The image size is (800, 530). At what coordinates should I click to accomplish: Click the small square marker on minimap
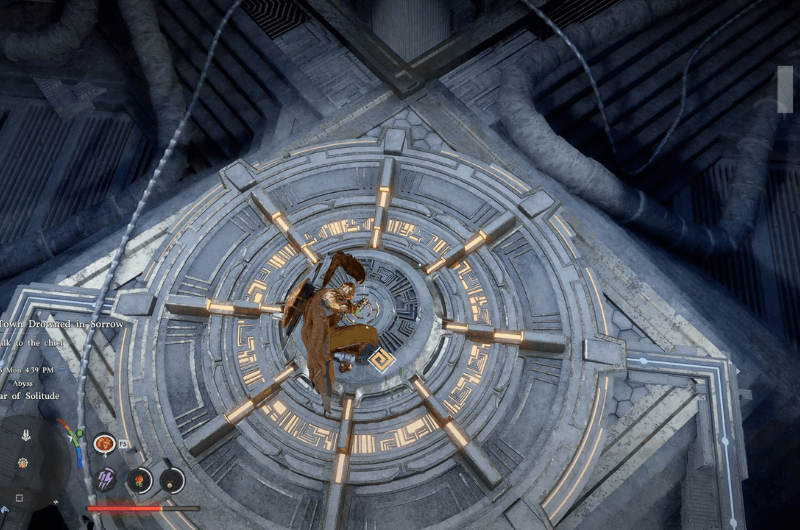pos(18,497)
